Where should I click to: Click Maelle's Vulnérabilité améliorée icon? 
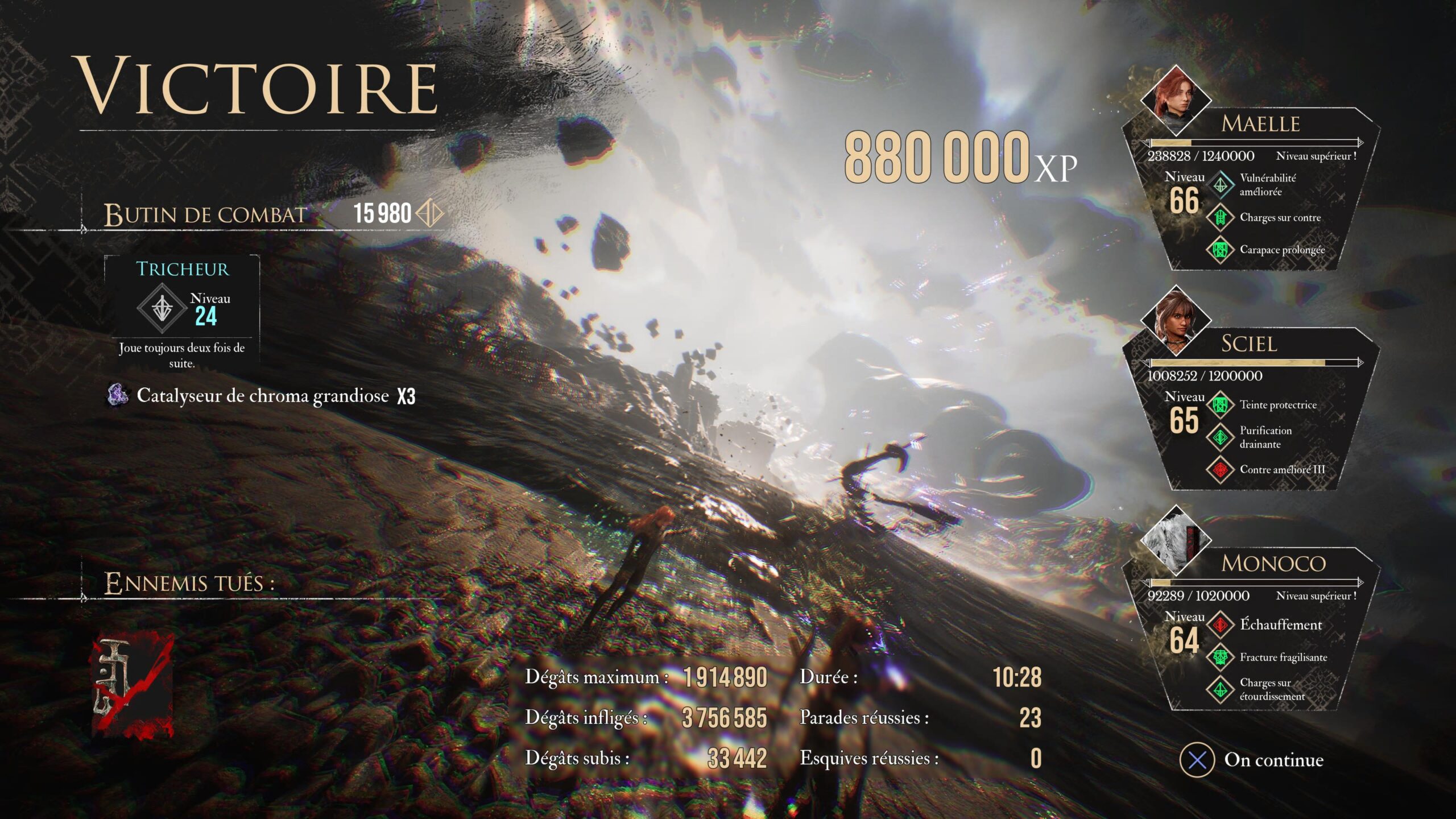coord(1220,185)
